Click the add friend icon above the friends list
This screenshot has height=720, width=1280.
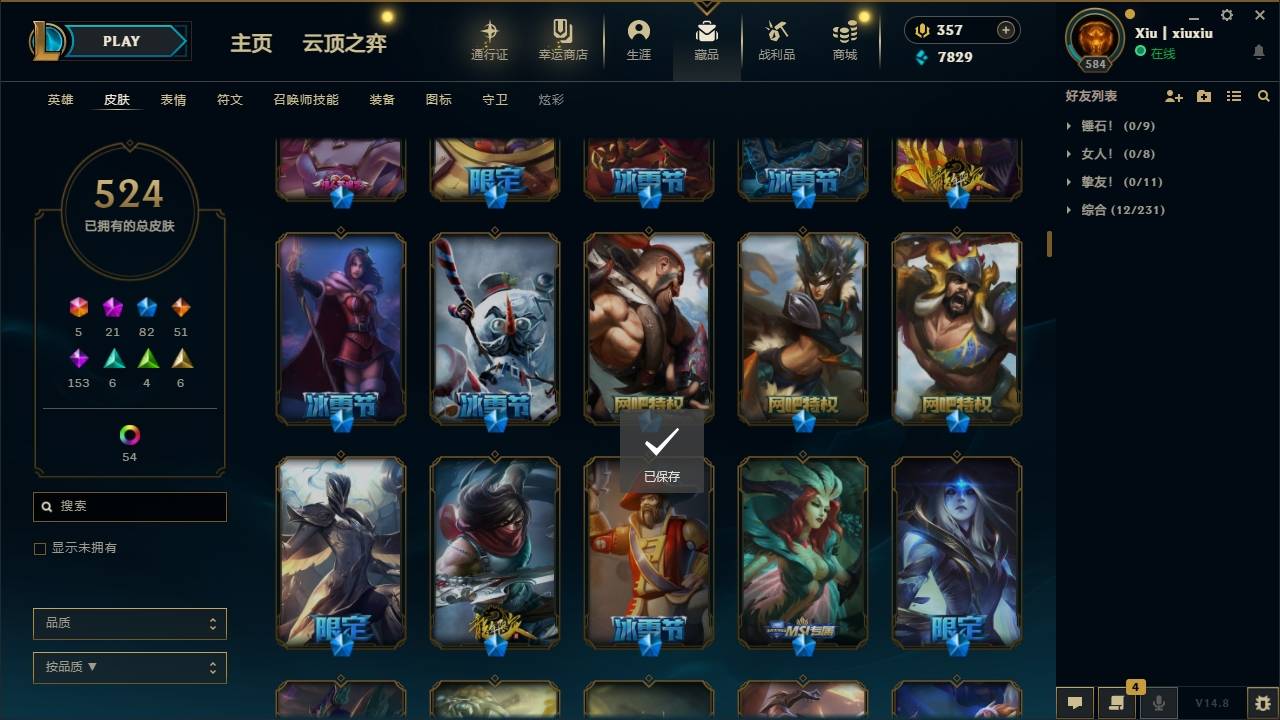pos(1174,96)
